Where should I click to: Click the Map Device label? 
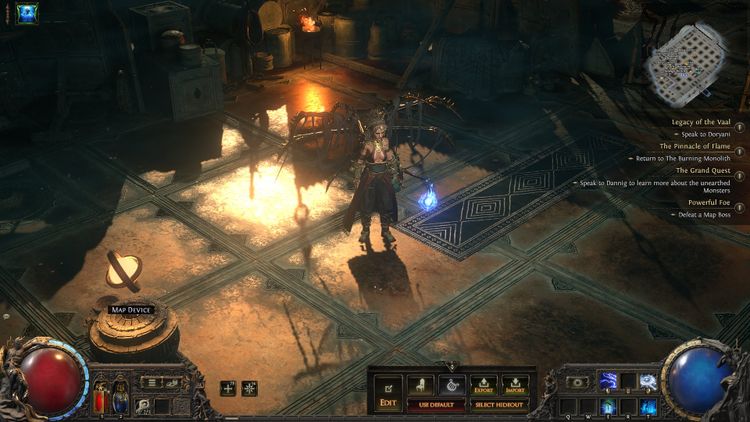[x=132, y=310]
